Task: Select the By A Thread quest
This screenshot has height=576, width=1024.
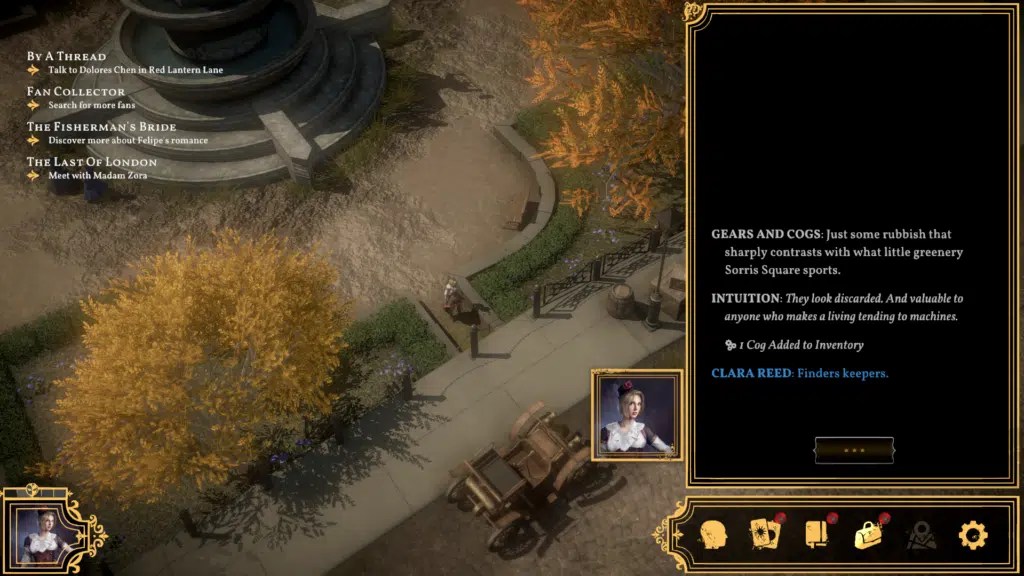Action: [x=66, y=56]
